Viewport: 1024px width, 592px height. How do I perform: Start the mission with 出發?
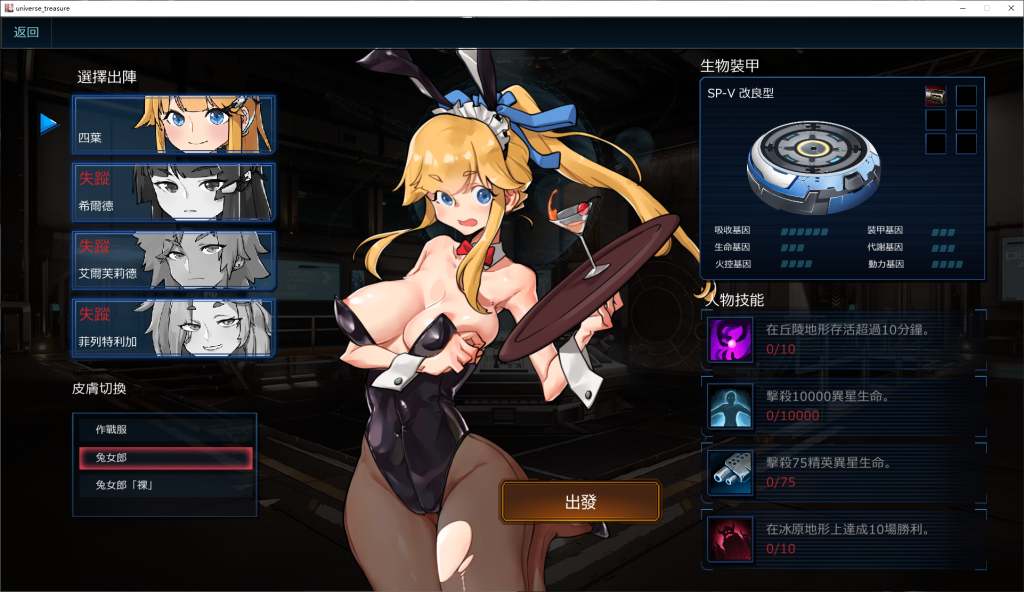580,501
